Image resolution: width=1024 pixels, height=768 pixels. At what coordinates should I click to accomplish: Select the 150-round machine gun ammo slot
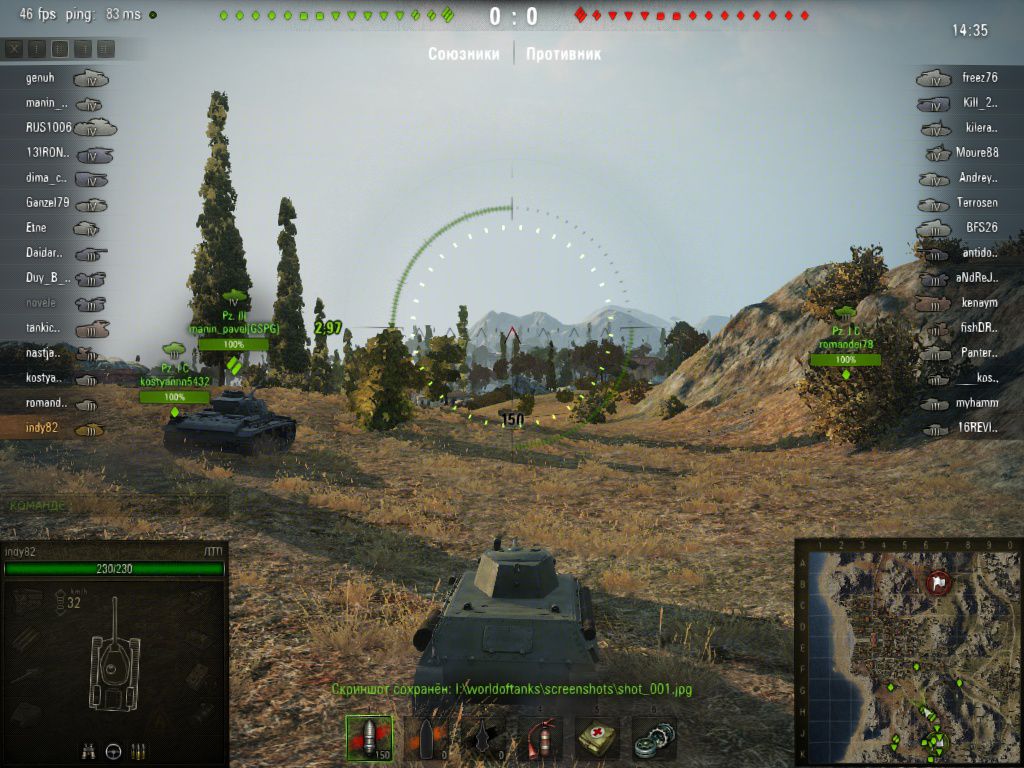[x=367, y=739]
